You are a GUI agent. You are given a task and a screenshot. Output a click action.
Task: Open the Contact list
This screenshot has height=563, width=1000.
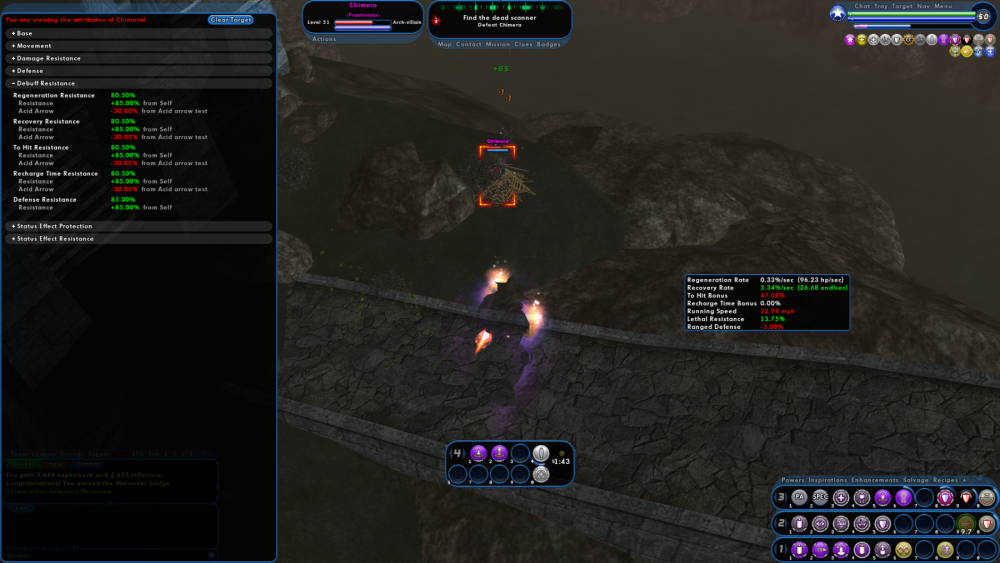[470, 44]
